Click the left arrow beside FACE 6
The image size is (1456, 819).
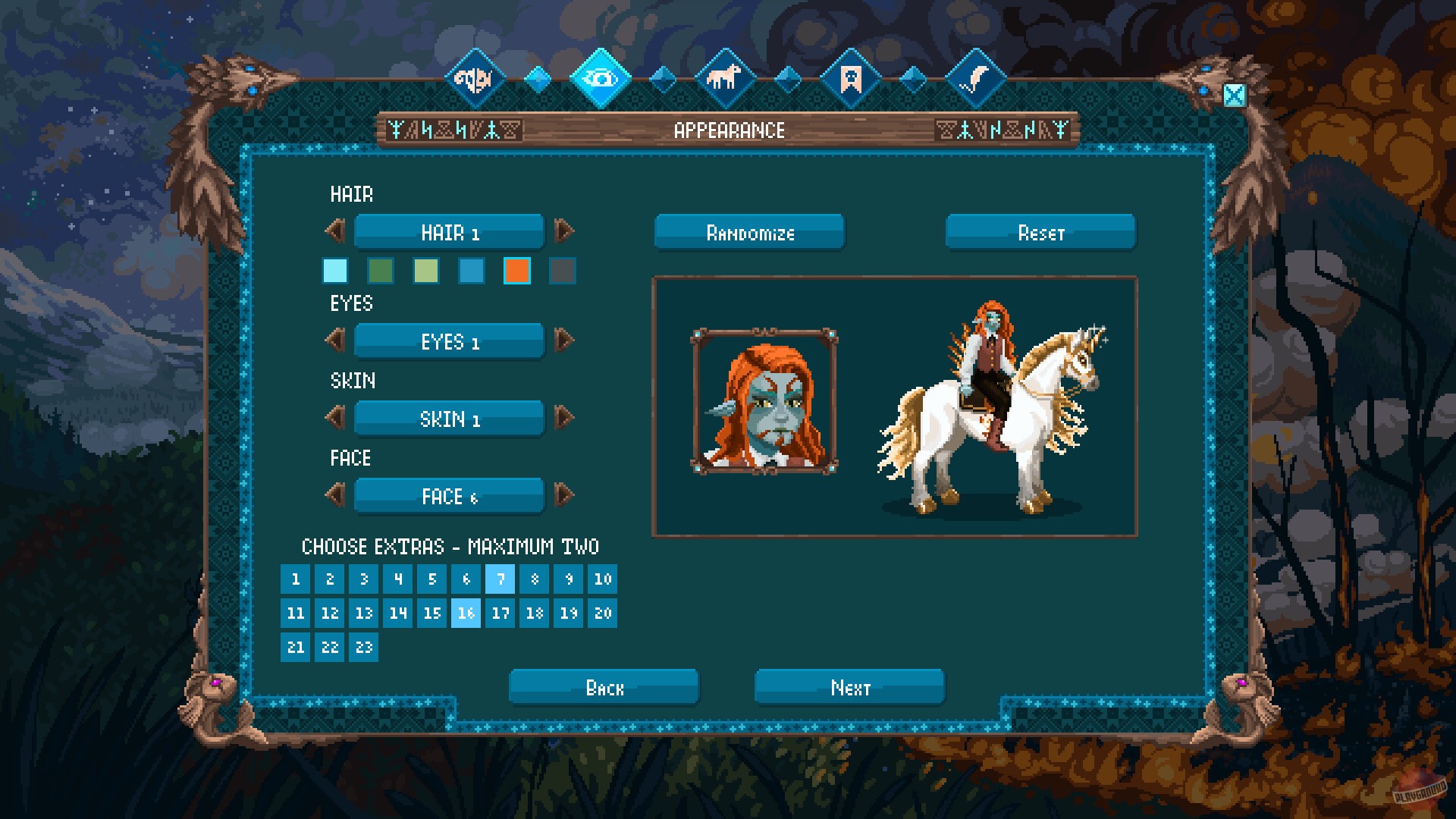pyautogui.click(x=335, y=496)
